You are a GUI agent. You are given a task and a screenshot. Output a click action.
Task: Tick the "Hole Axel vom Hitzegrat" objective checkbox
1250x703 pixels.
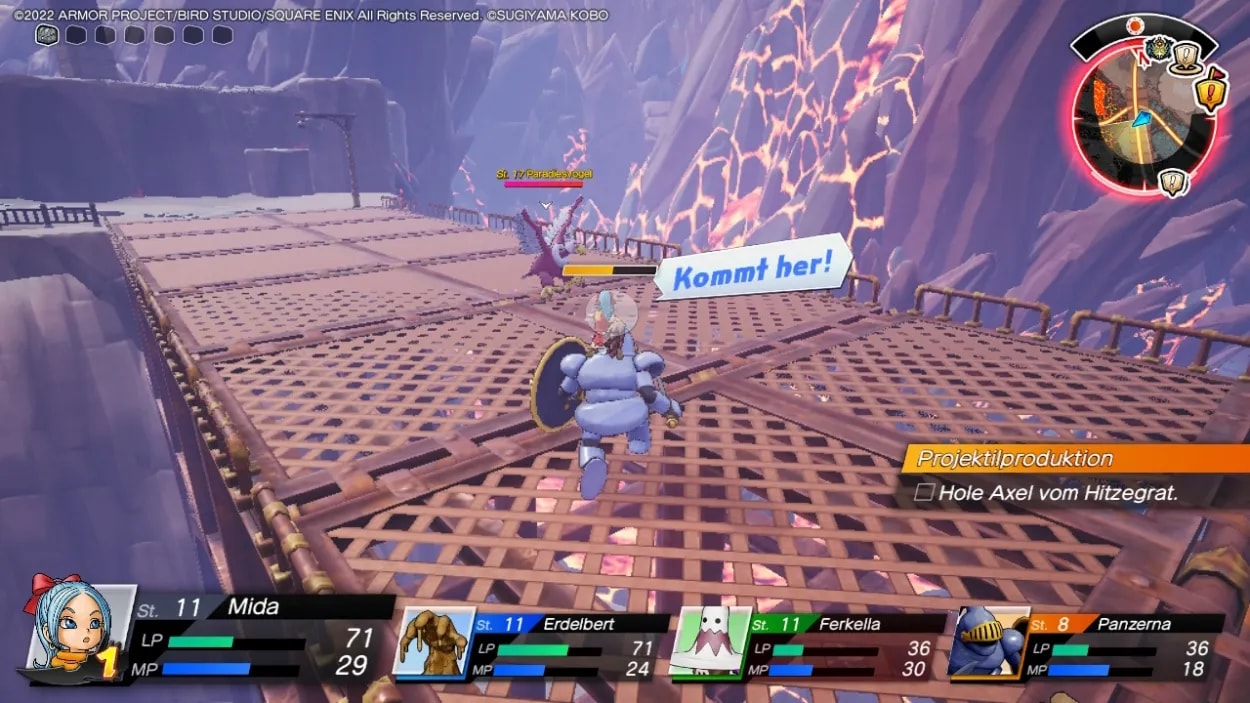[924, 492]
